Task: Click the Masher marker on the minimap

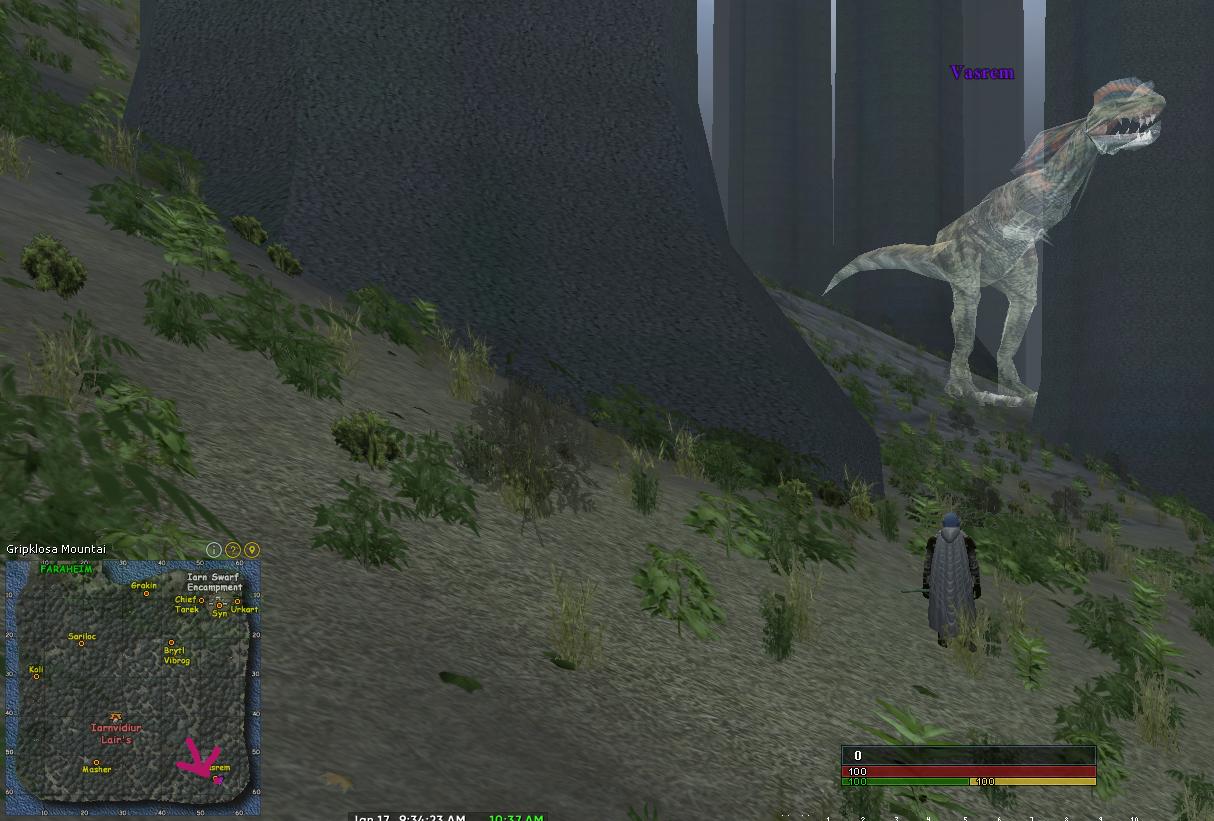Action: (x=96, y=762)
